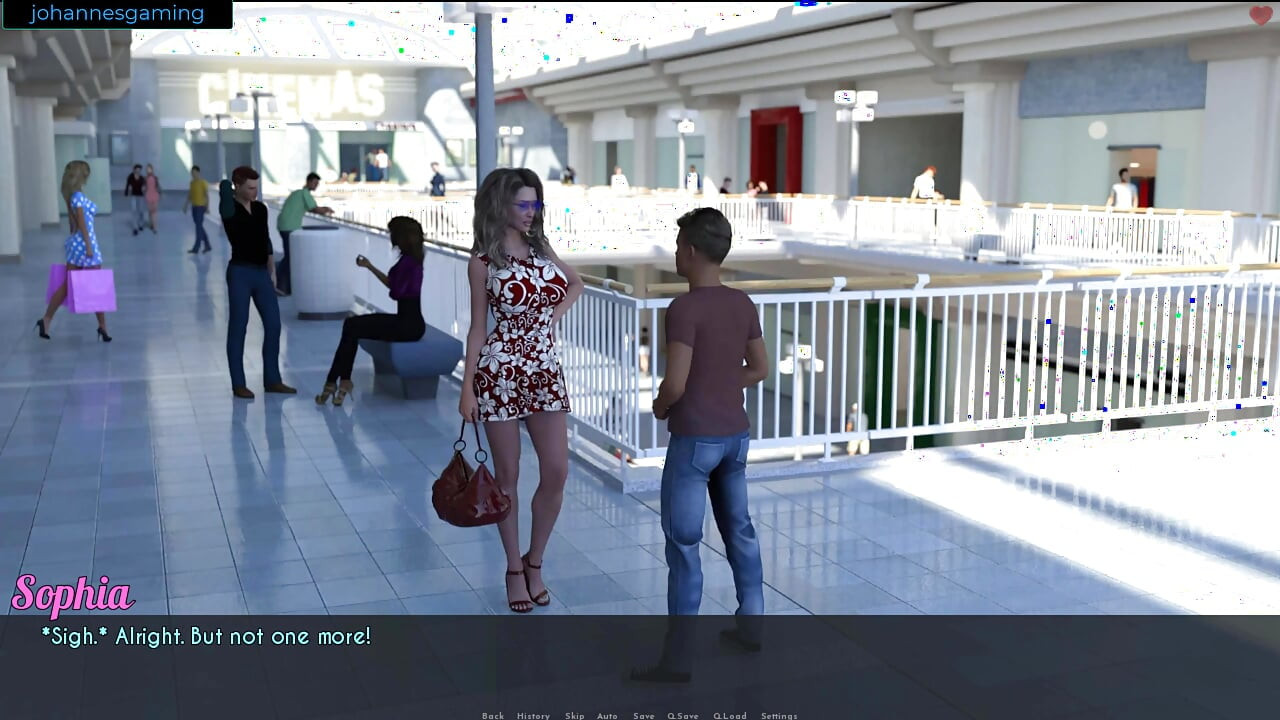
Task: Load the latest quick save via Q.Load
Action: (731, 716)
